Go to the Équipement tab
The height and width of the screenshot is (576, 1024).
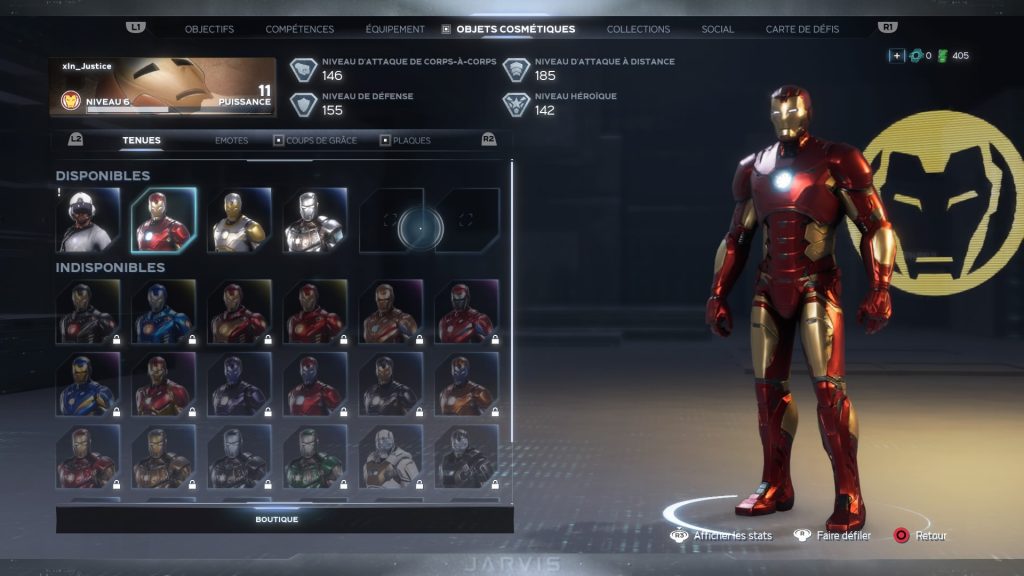(395, 29)
